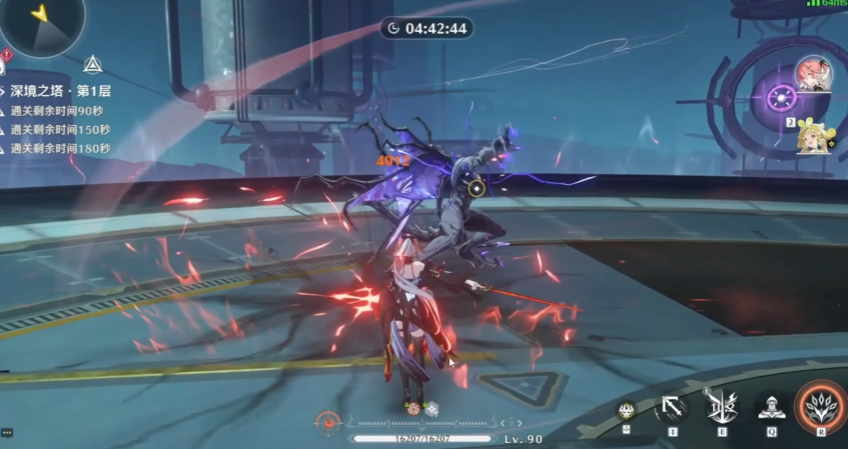
Task: Open the circular minimap
Action: pyautogui.click(x=40, y=22)
